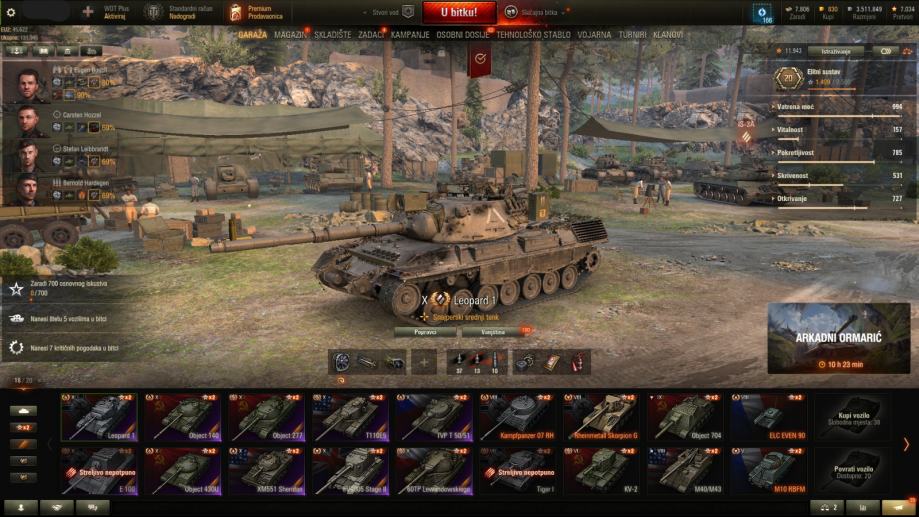919x517 pixels.
Task: Show the Klanovi tab
Action: pos(668,34)
